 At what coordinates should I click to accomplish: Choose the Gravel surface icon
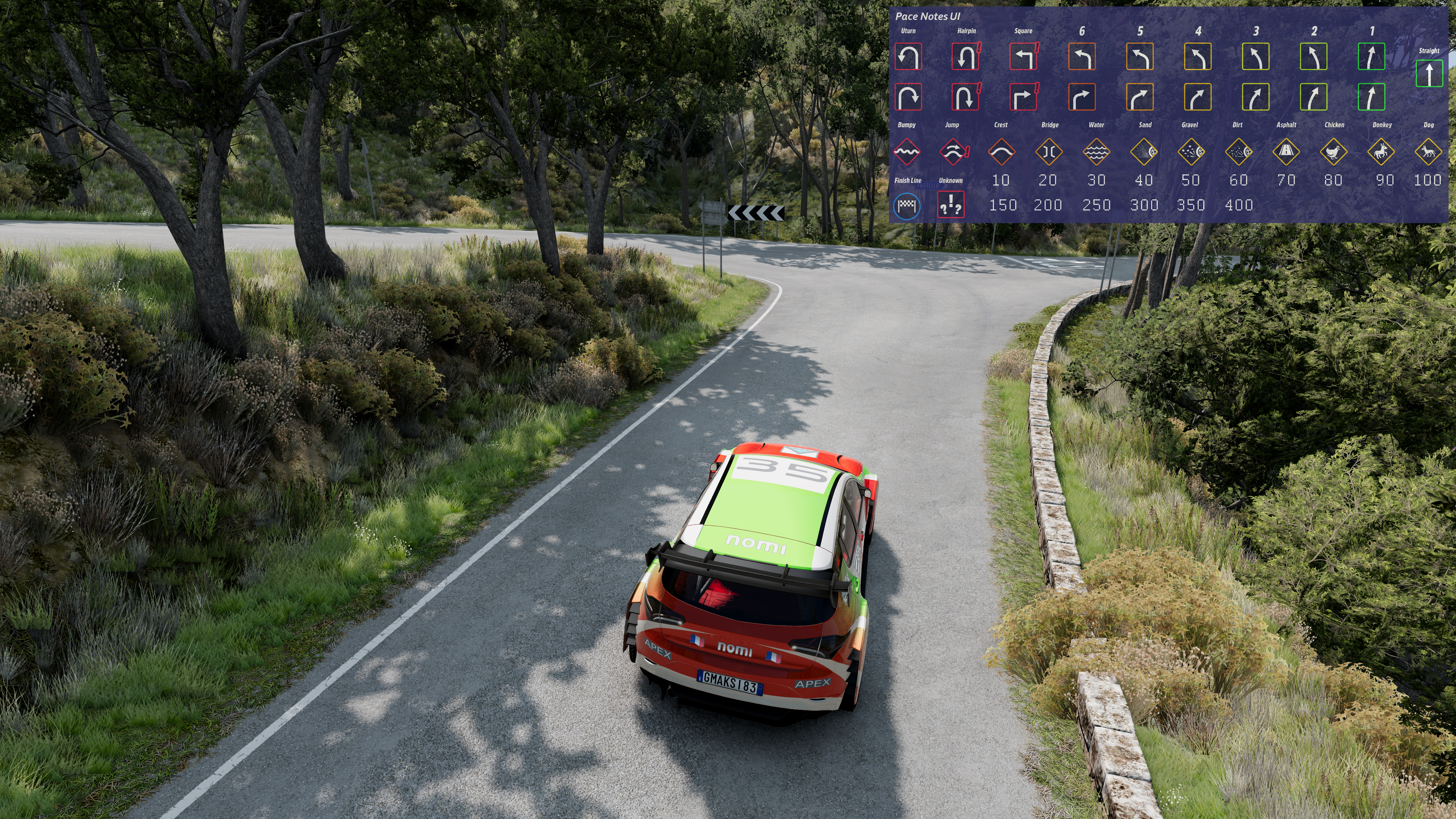point(1191,151)
